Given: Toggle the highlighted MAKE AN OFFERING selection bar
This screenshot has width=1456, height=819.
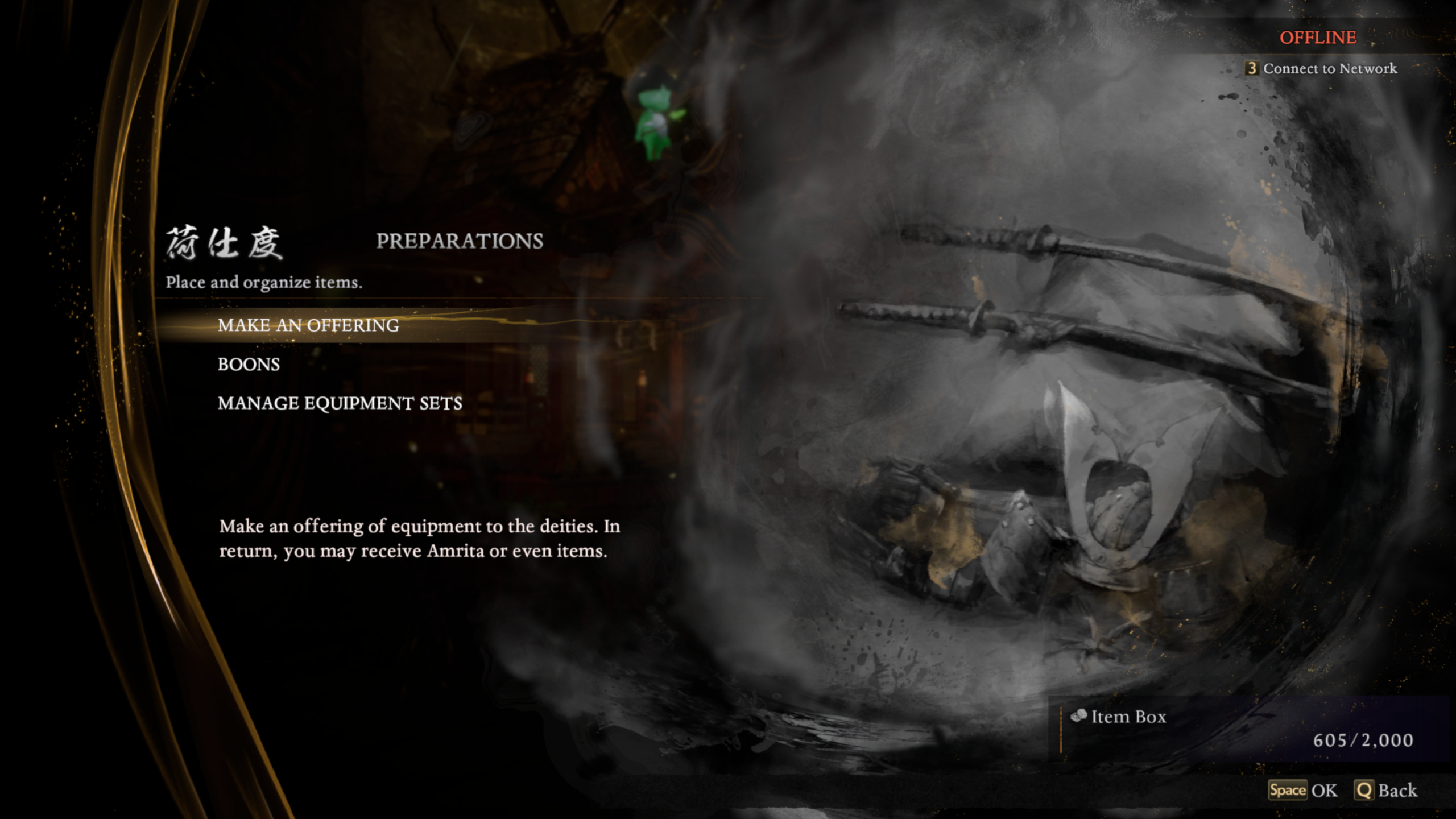Looking at the screenshot, I should [310, 326].
